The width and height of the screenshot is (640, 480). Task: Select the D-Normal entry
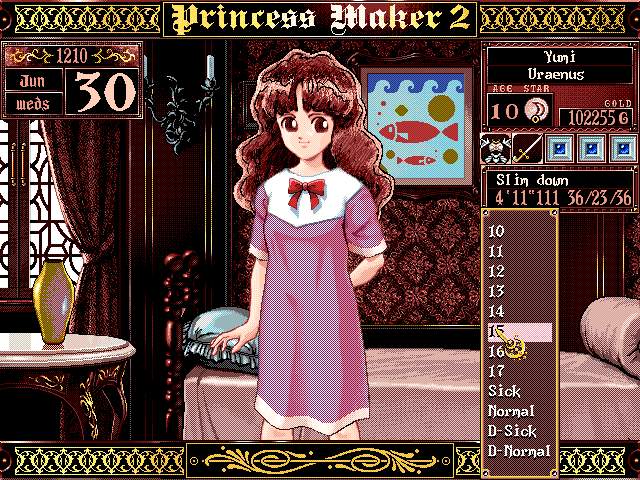tap(518, 451)
